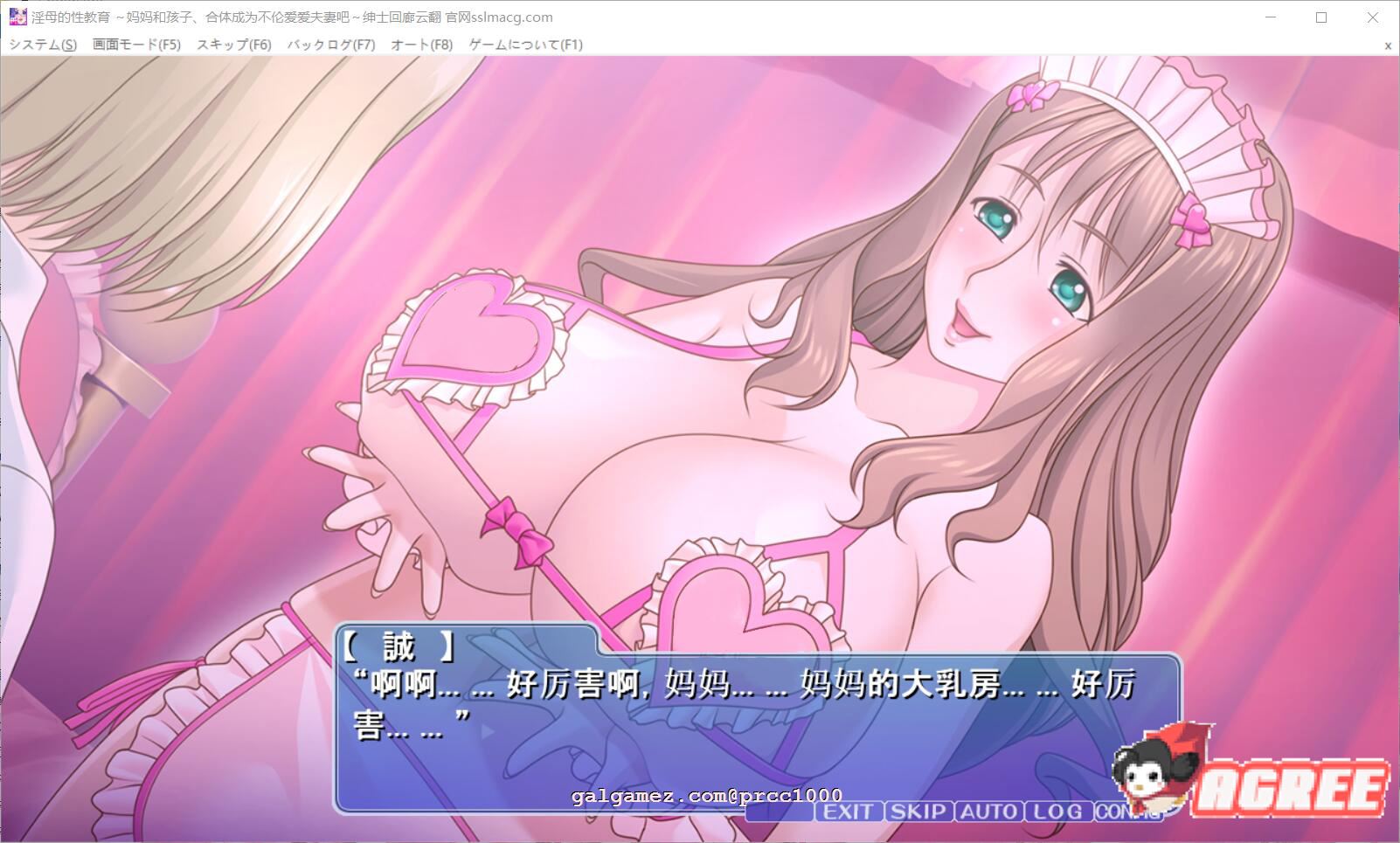
Task: Click the x at the menu bar's right edge
Action: [1387, 44]
